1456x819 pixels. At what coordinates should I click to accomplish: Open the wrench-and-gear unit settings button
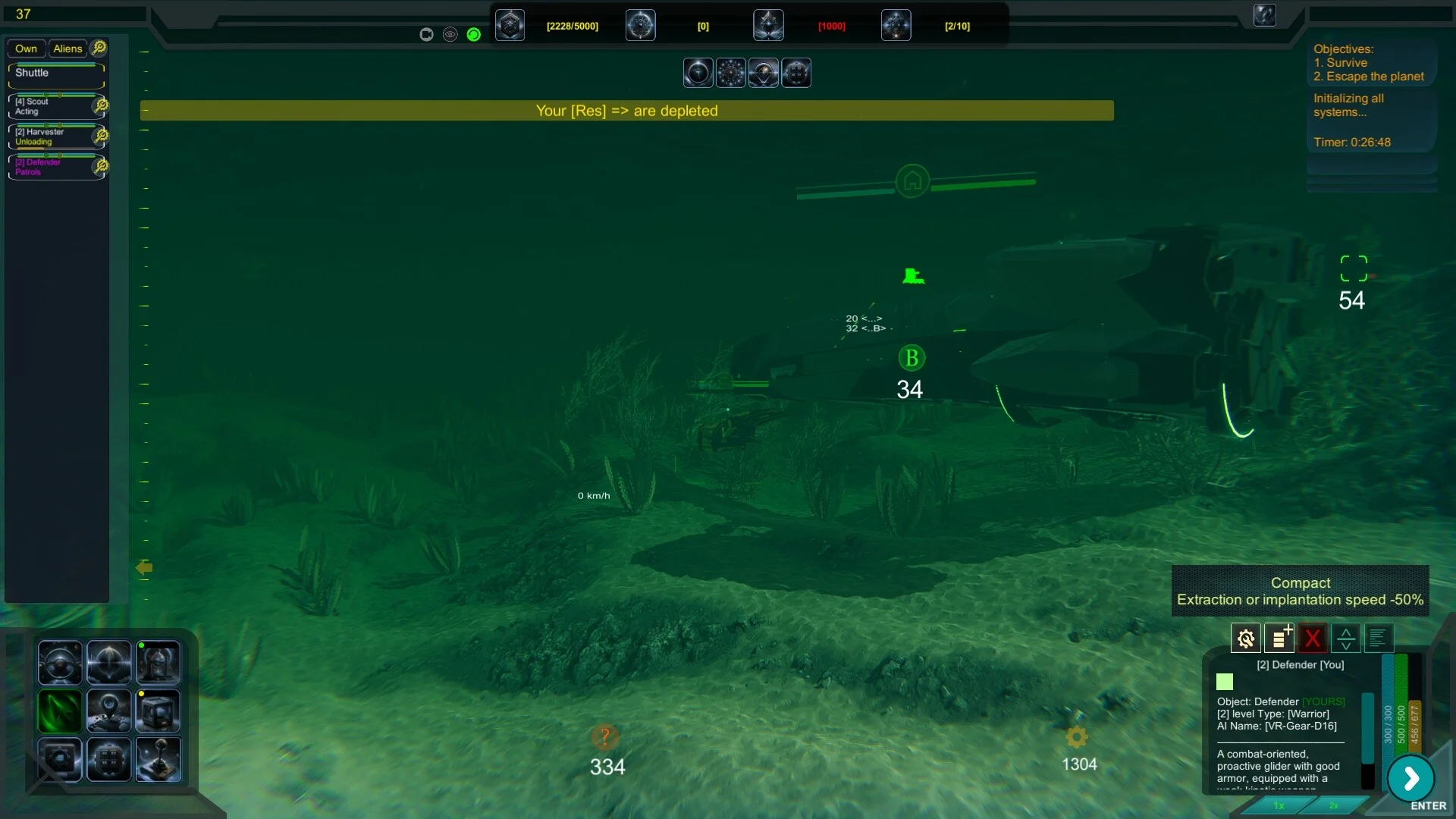coord(1245,639)
